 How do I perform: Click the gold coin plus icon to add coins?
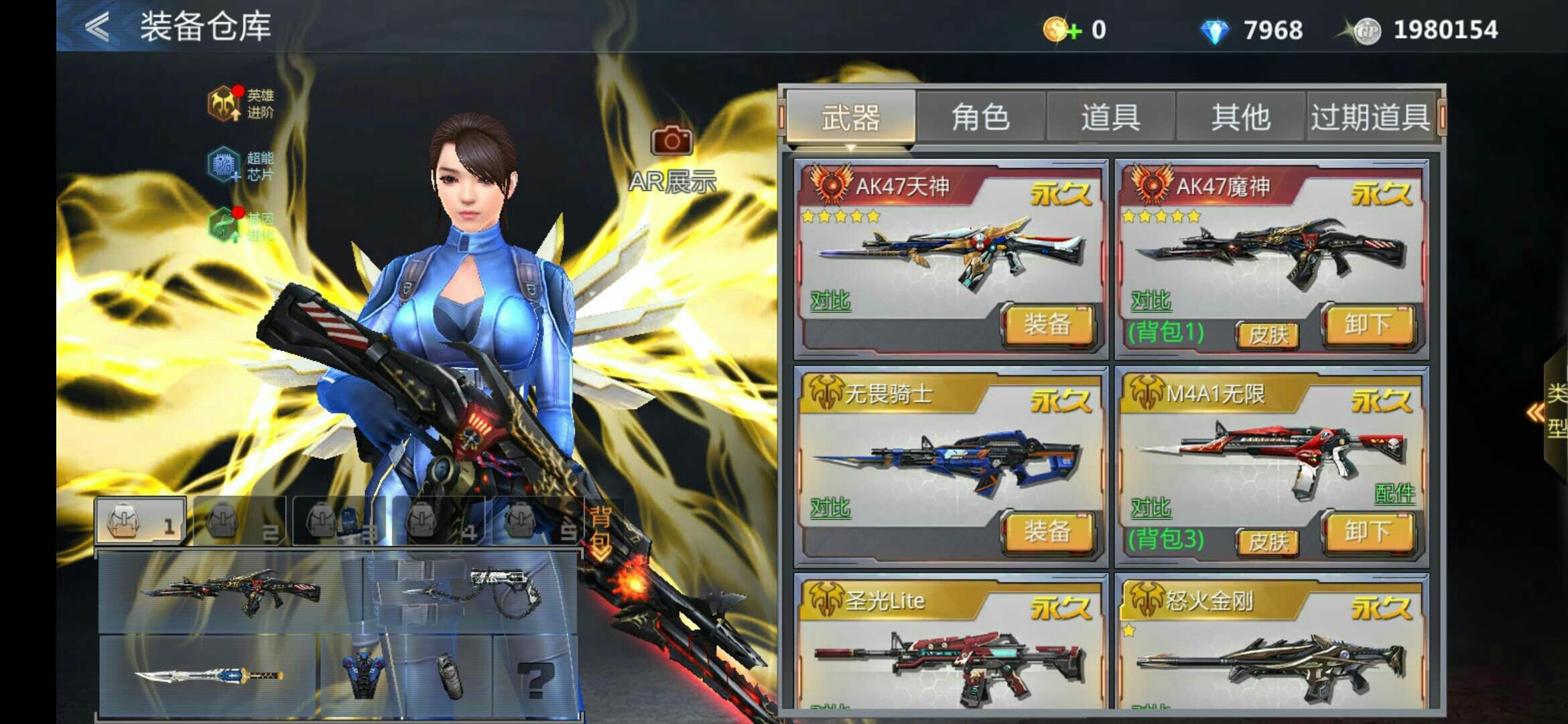[x=1061, y=29]
